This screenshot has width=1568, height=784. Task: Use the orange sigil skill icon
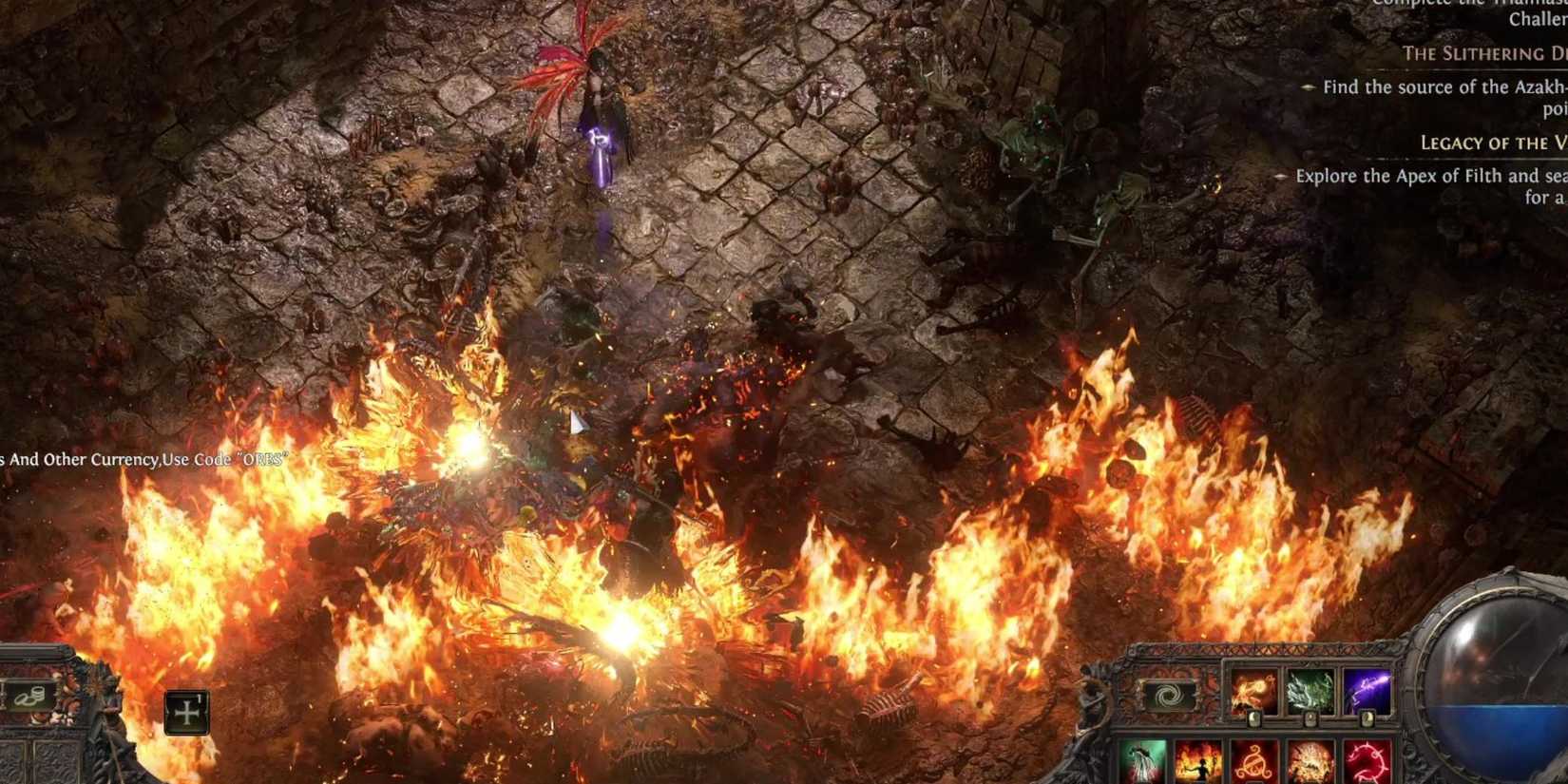tap(1254, 760)
